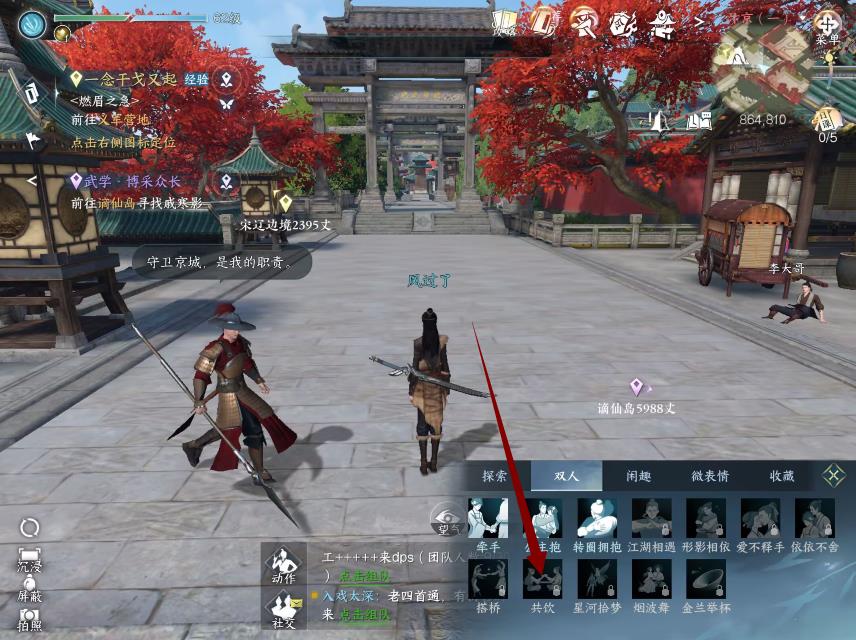Choose the 金兰举杯 toast emote
The image size is (856, 640).
coord(706,580)
